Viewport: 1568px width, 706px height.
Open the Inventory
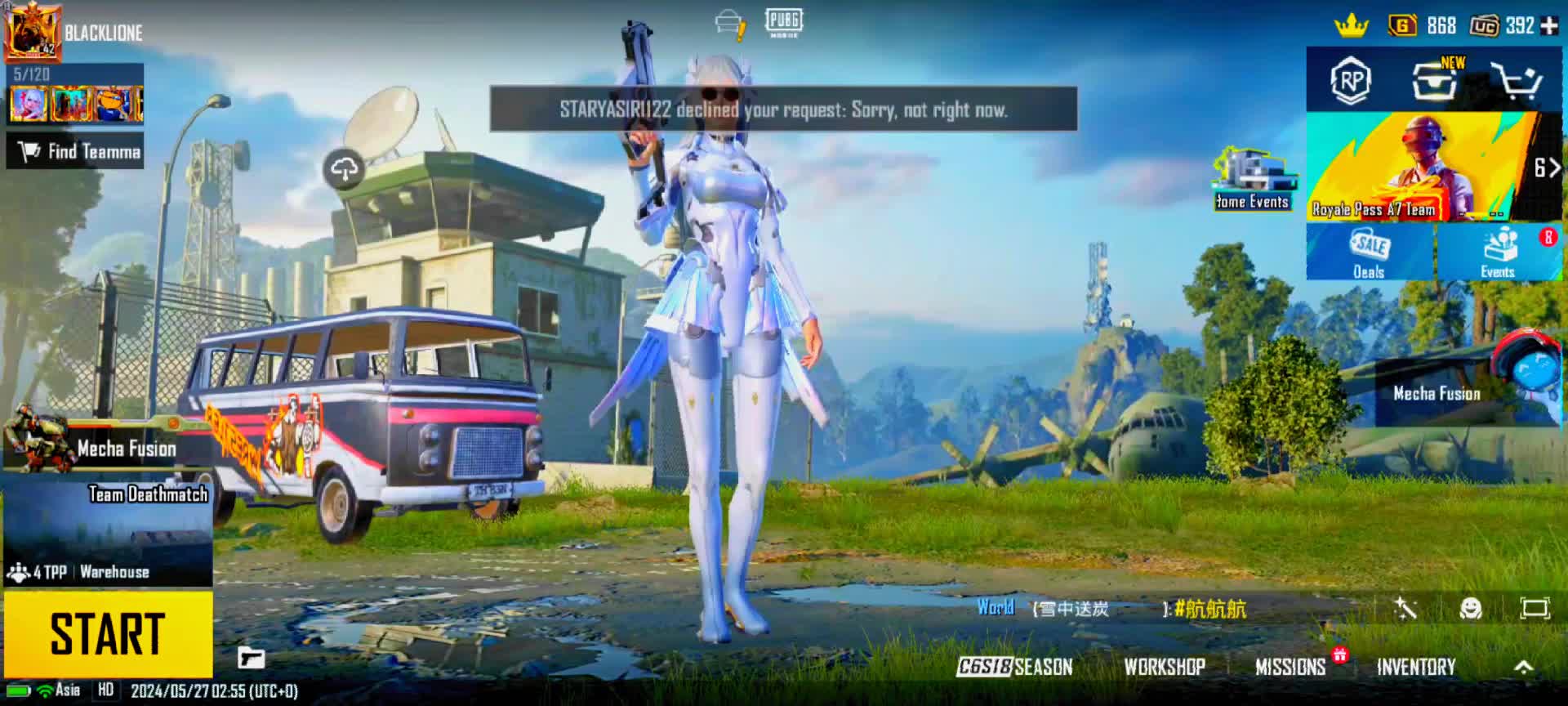[1416, 667]
